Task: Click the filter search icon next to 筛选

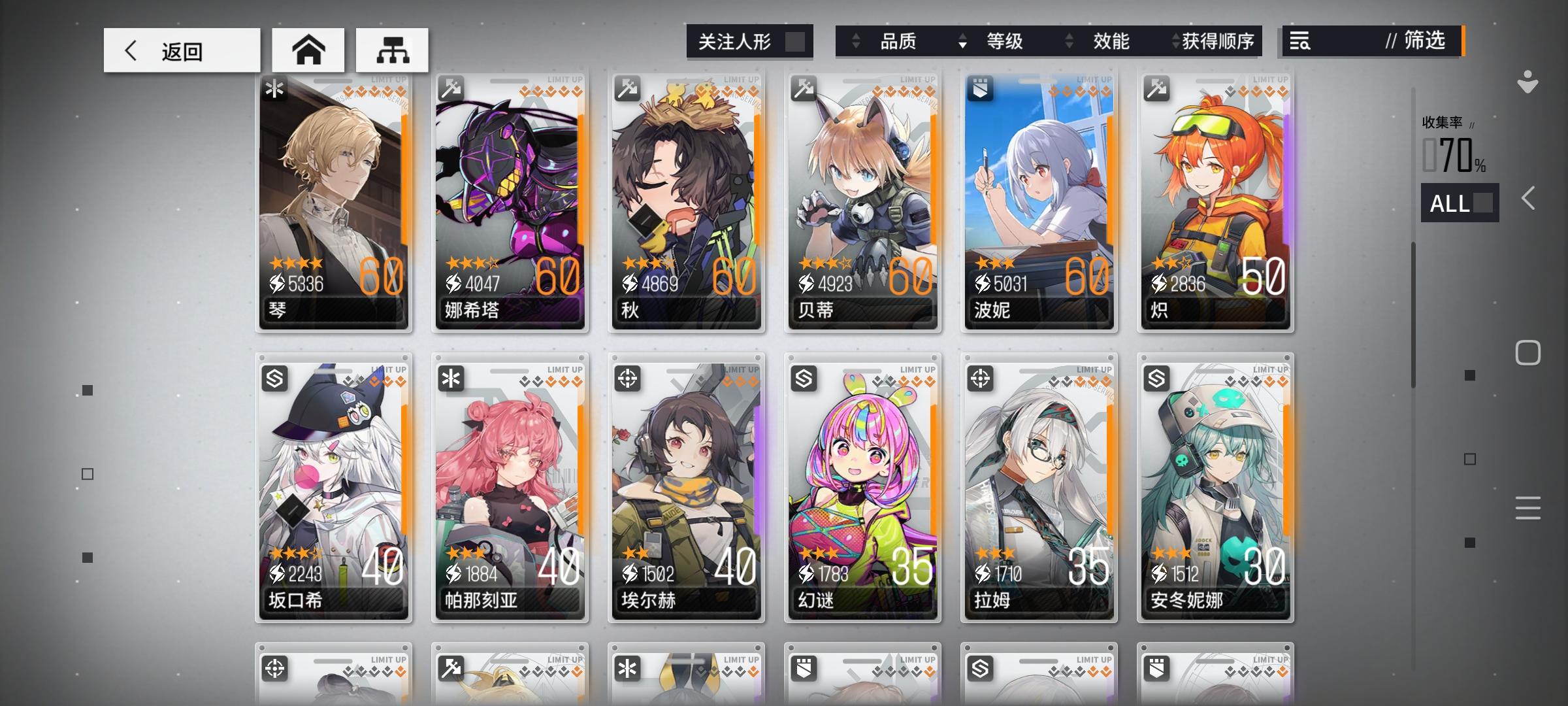Action: pyautogui.click(x=1300, y=42)
